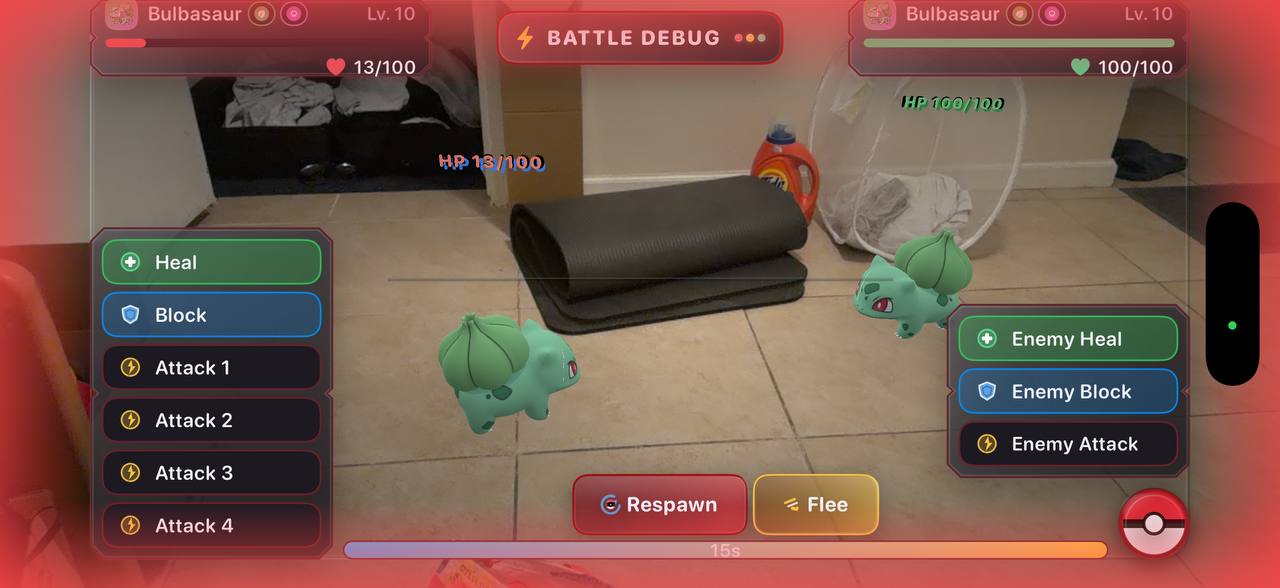Activate the Block move
1280x588 pixels.
211,315
